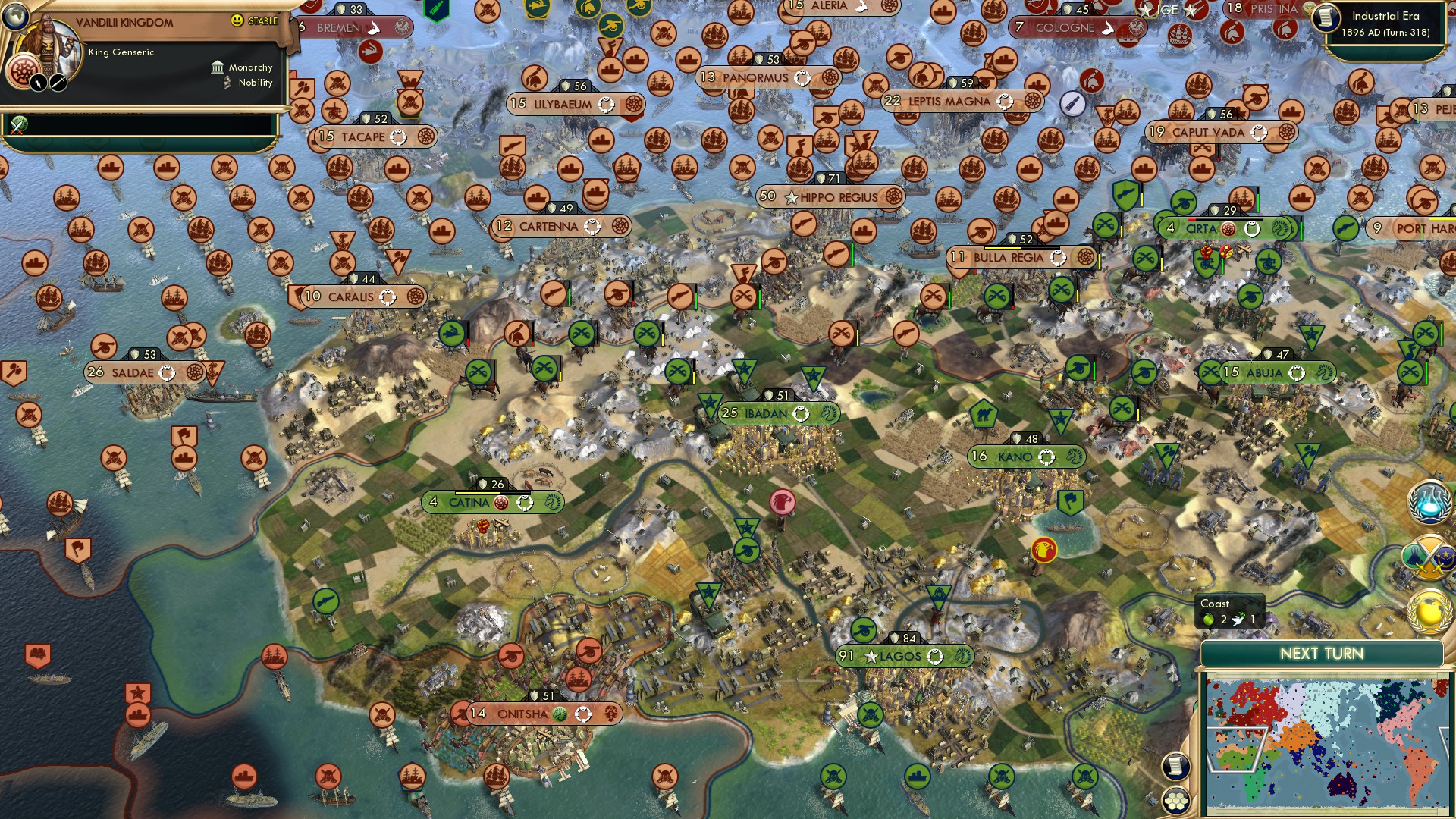This screenshot has height=819, width=1456.
Task: Click the globe icon above leader portrait
Action: tap(15, 15)
